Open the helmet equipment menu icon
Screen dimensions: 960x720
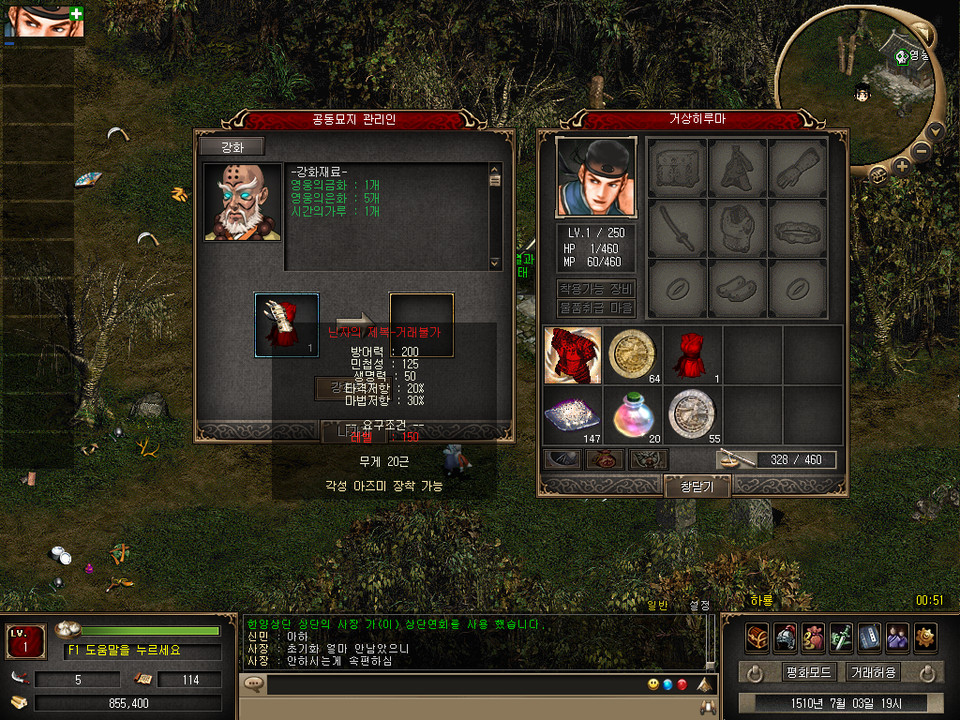pyautogui.click(x=785, y=636)
